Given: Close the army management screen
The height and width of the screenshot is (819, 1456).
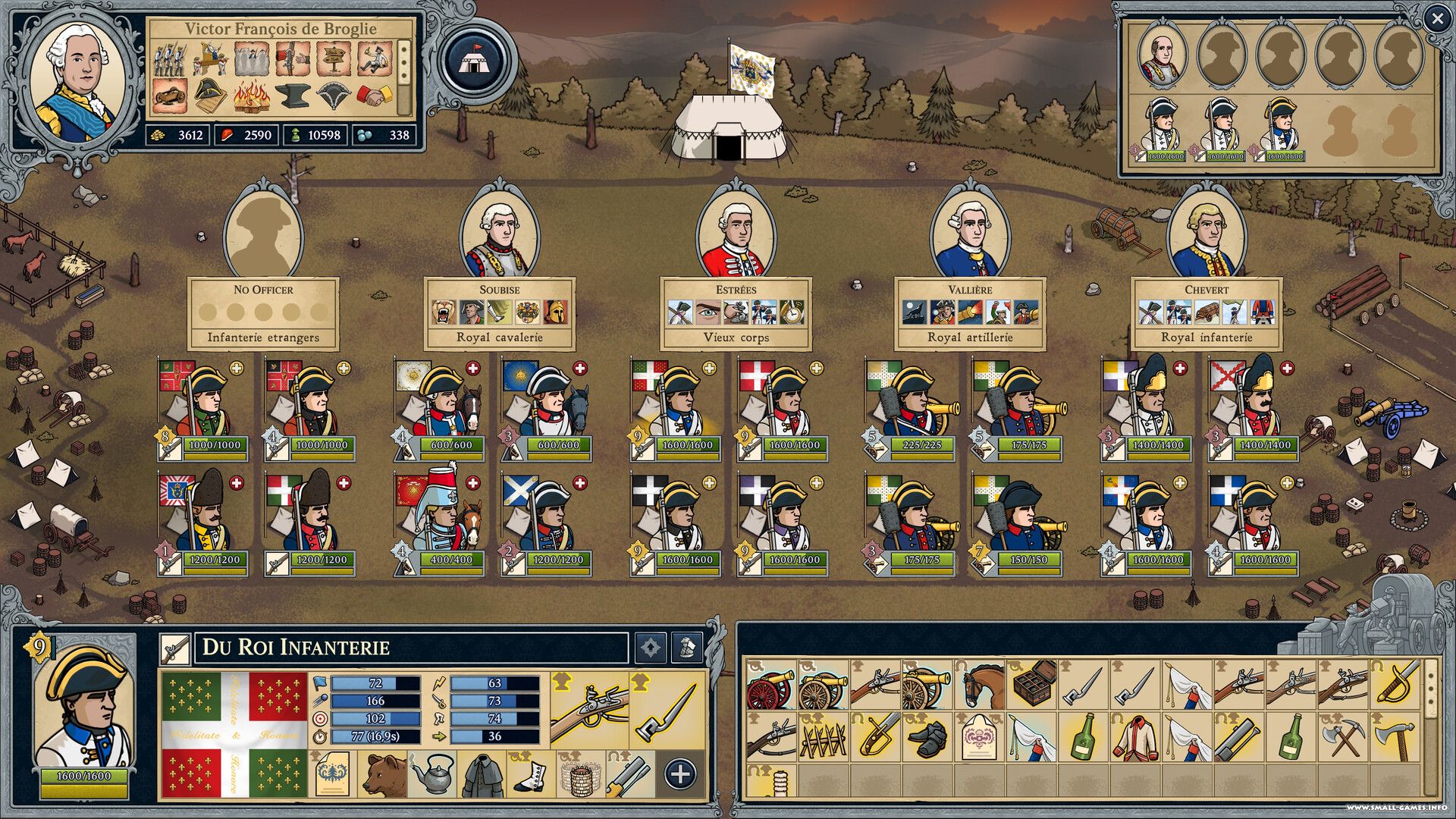Looking at the screenshot, I should click(x=1436, y=19).
